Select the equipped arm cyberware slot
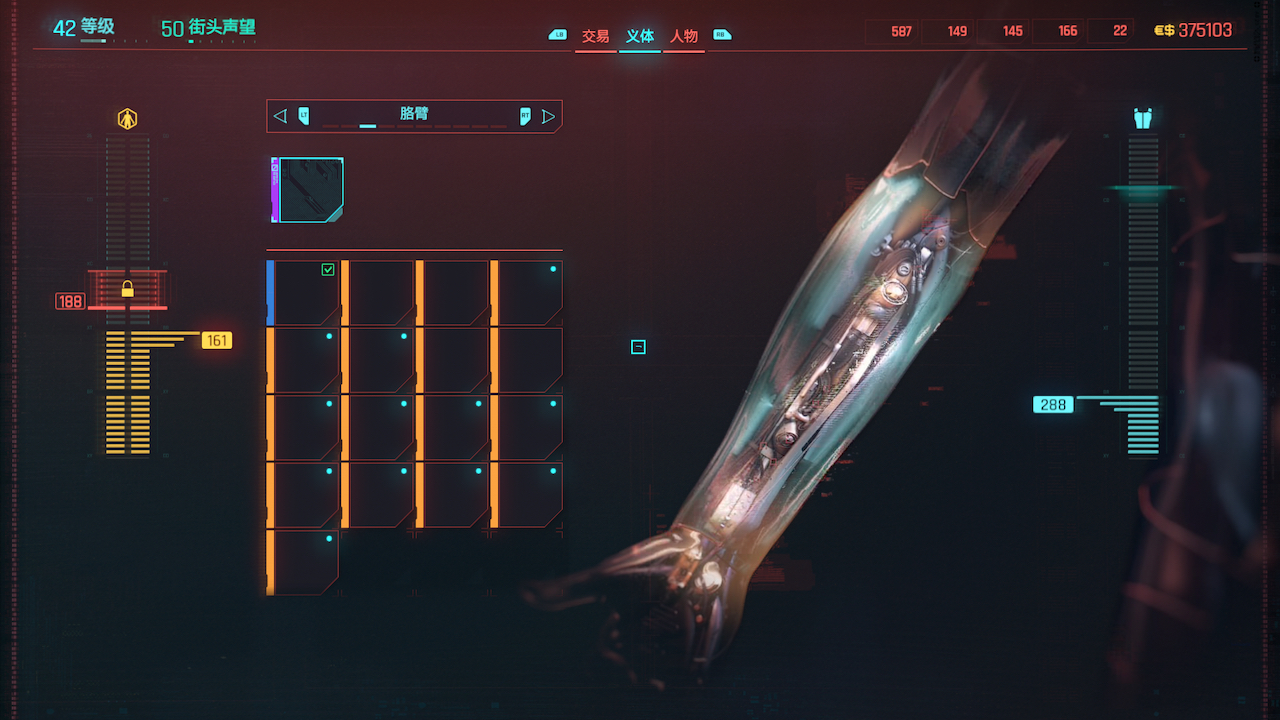 point(309,190)
